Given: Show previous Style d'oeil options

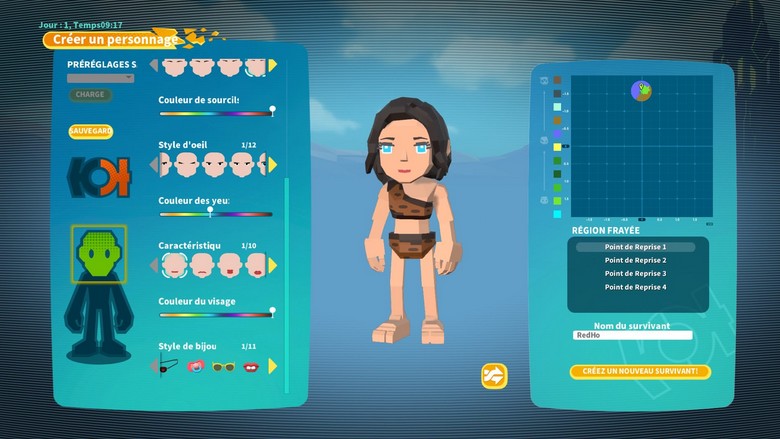Looking at the screenshot, I should [x=154, y=164].
